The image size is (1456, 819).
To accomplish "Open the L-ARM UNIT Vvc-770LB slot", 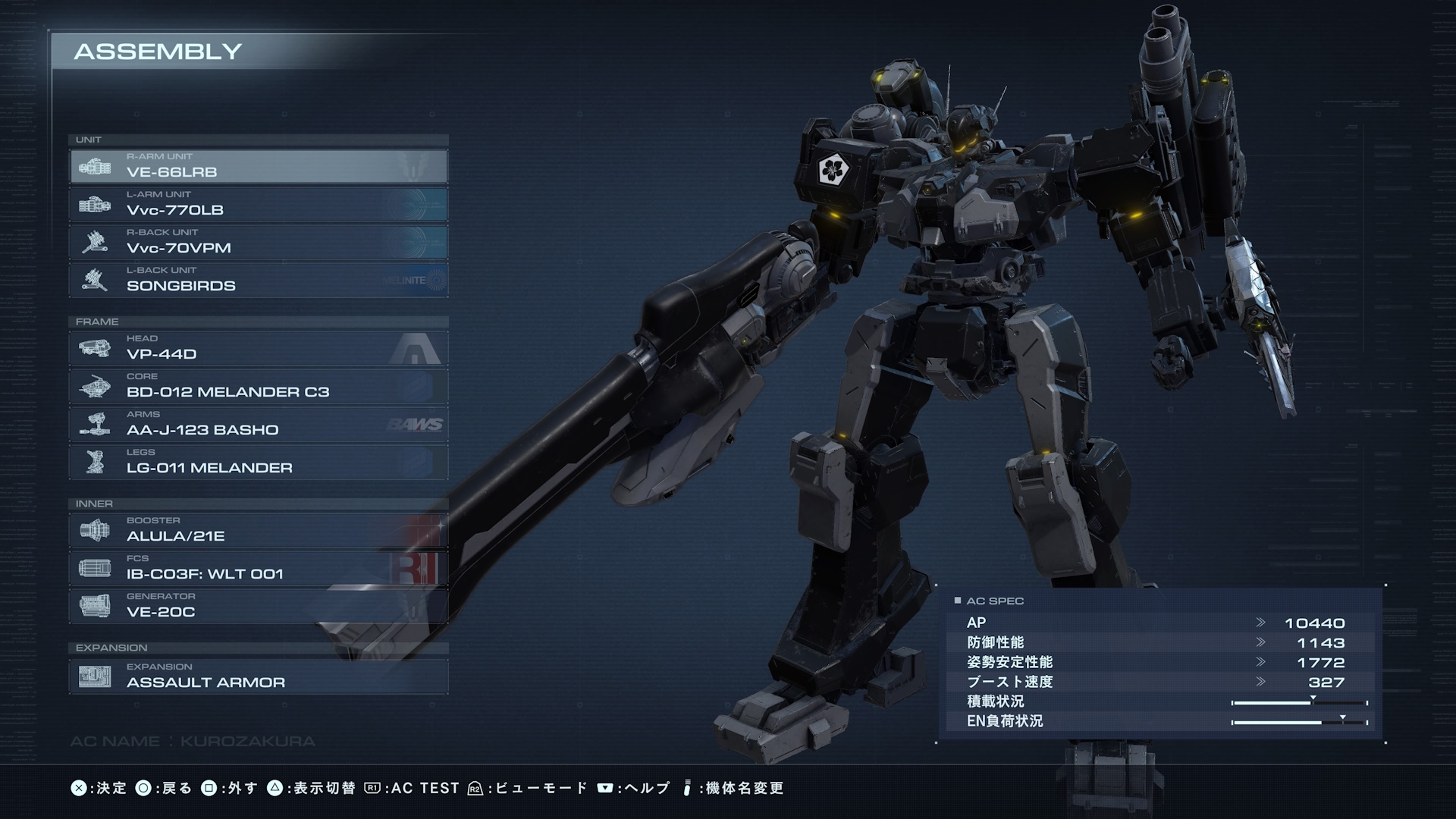I will pyautogui.click(x=259, y=204).
